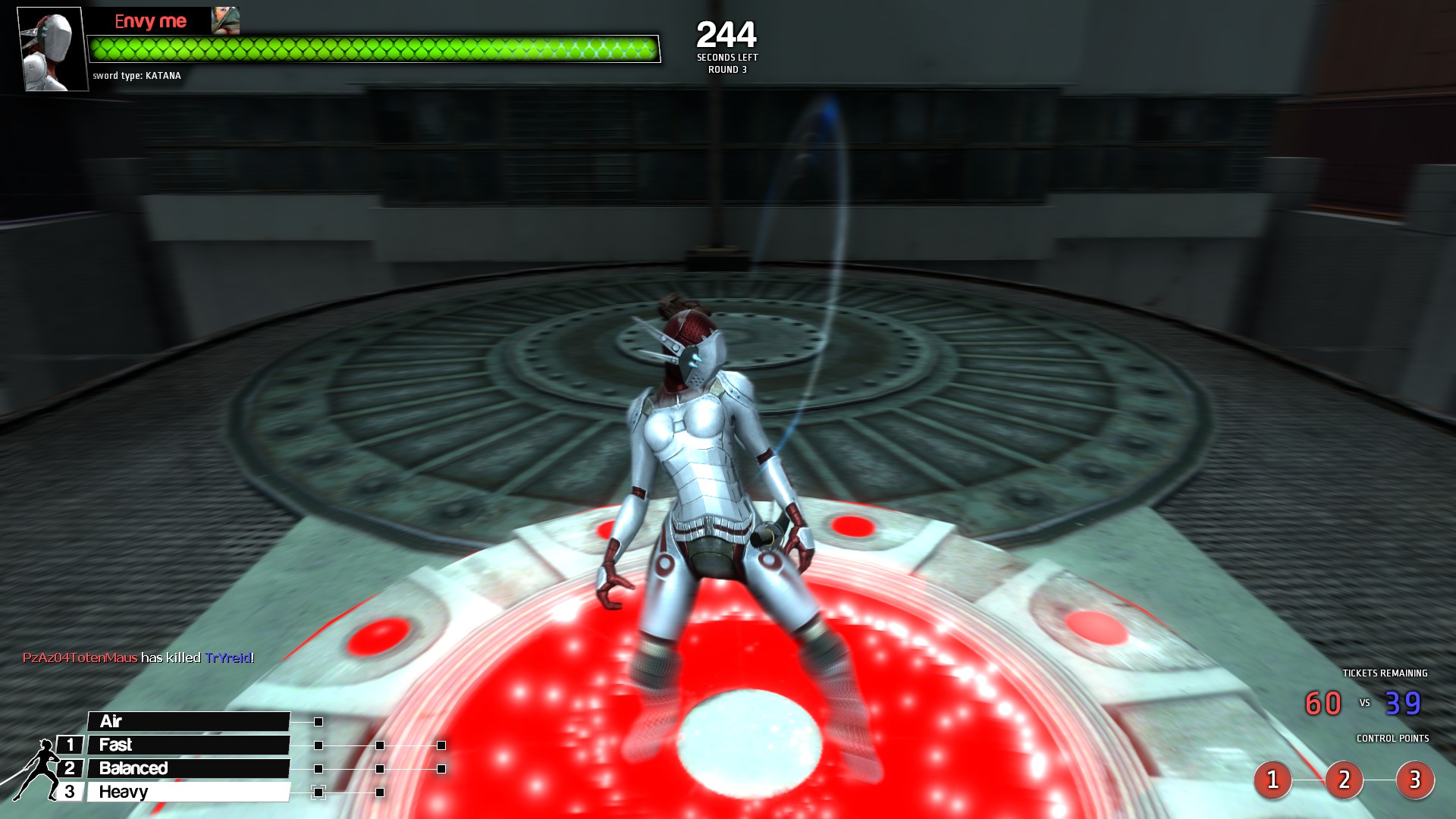The height and width of the screenshot is (819, 1456).
Task: Expand the Balanced stance row
Action: coord(190,767)
